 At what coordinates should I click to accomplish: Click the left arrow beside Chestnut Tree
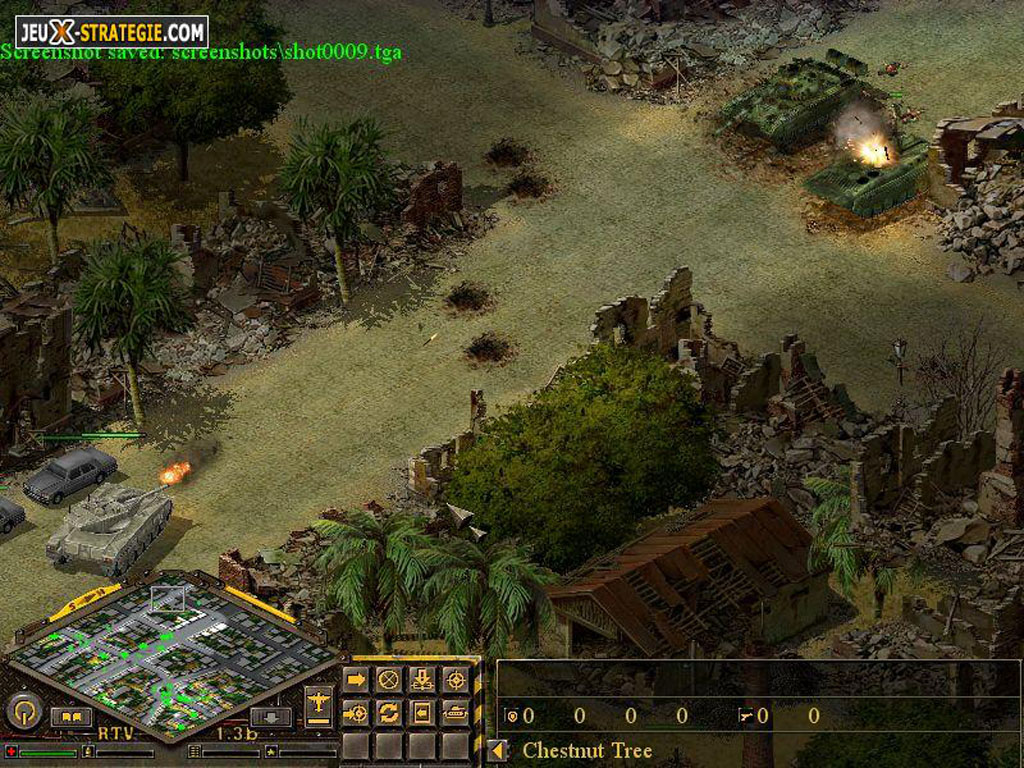click(498, 750)
